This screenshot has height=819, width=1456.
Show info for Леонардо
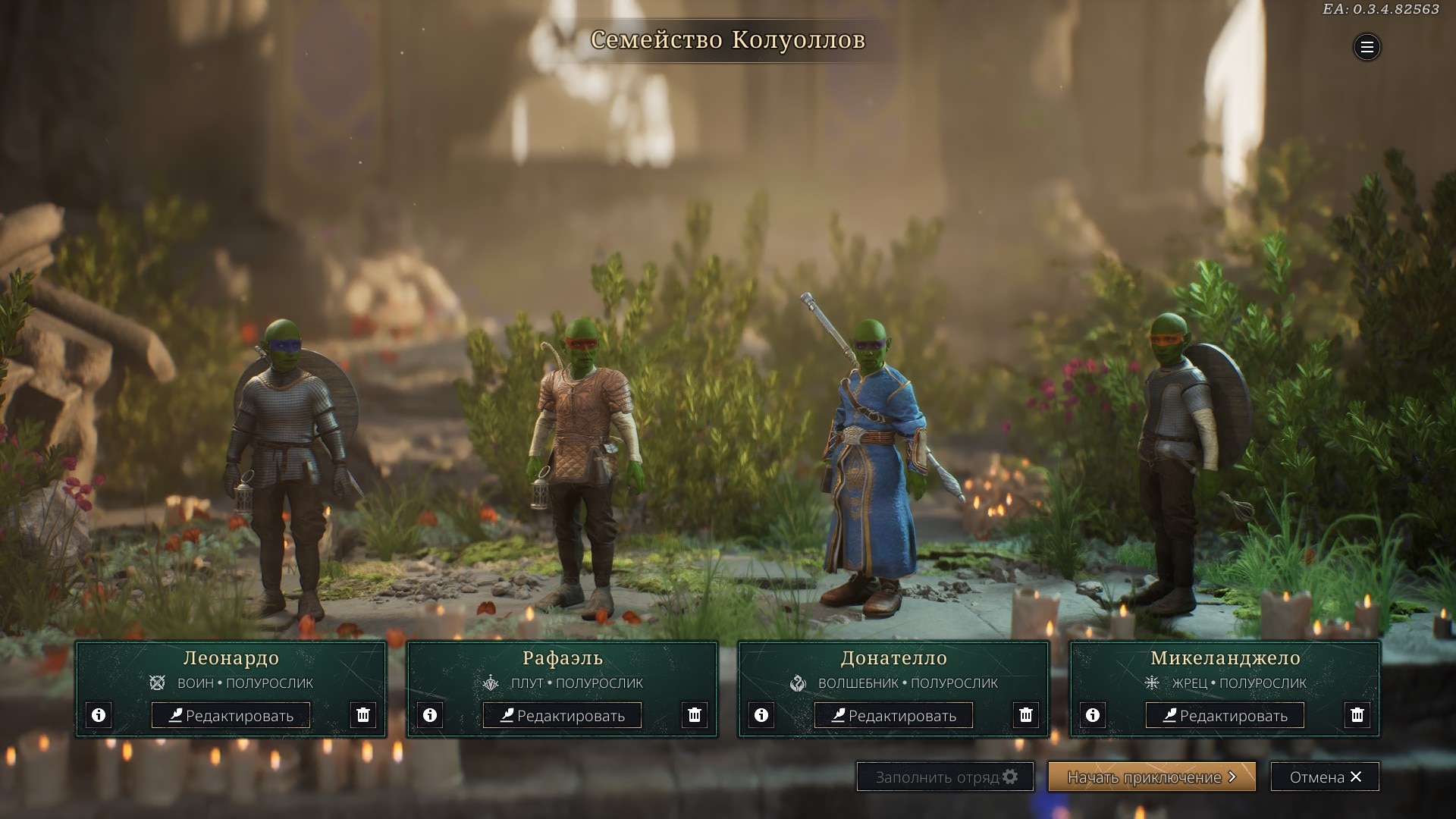(99, 715)
